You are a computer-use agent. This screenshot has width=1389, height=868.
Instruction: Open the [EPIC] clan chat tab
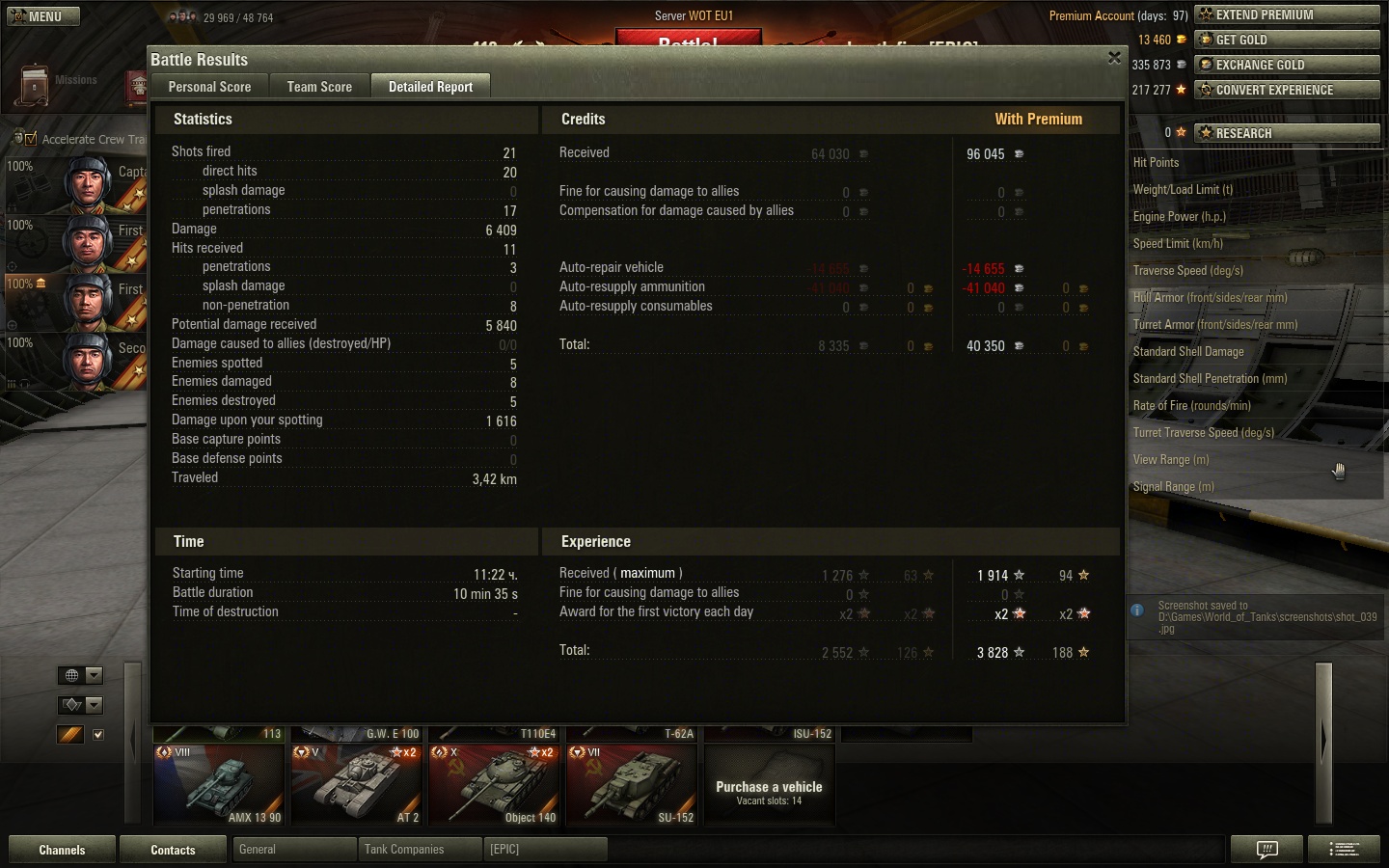pos(546,850)
